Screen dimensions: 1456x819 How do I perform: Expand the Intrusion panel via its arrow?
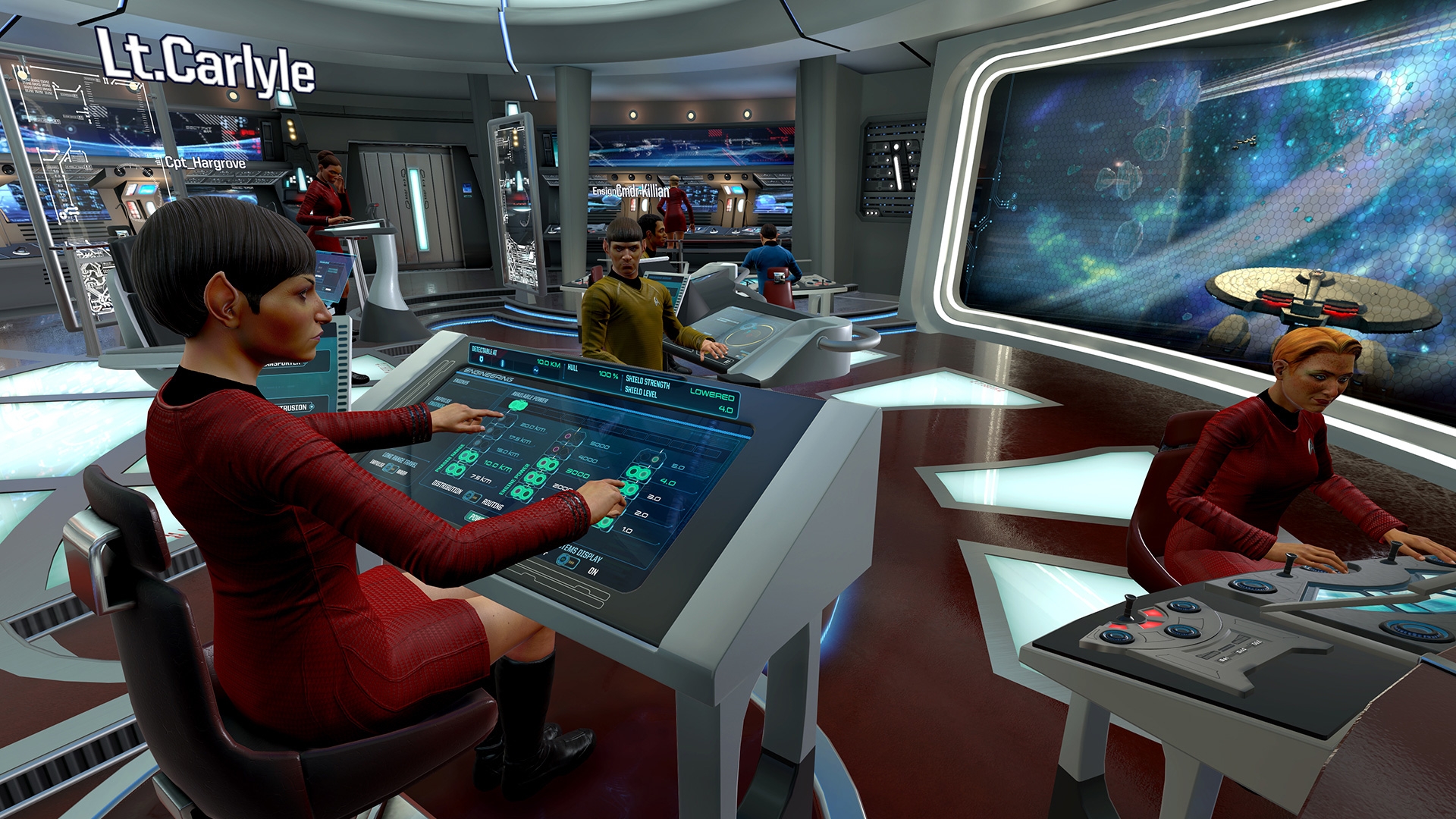click(x=312, y=407)
